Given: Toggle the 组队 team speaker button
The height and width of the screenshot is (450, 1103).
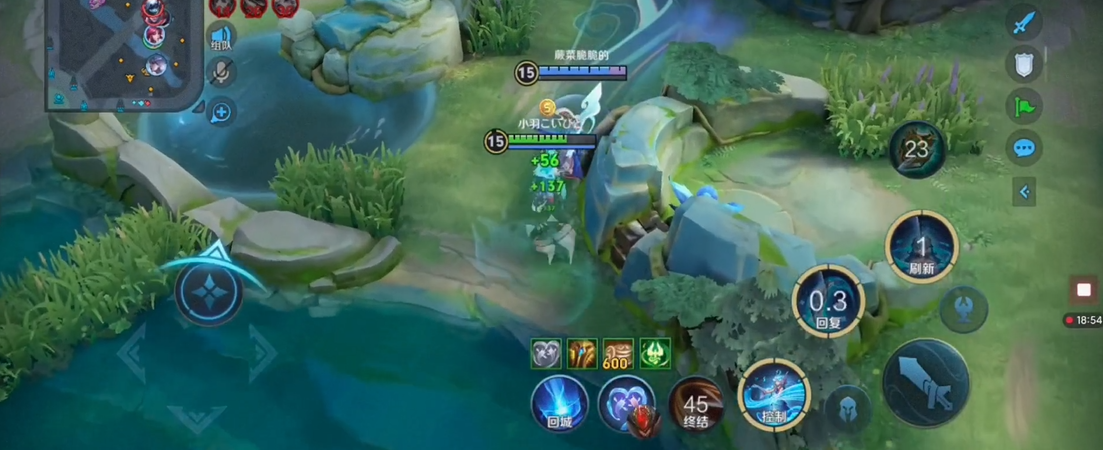Looking at the screenshot, I should 221,36.
